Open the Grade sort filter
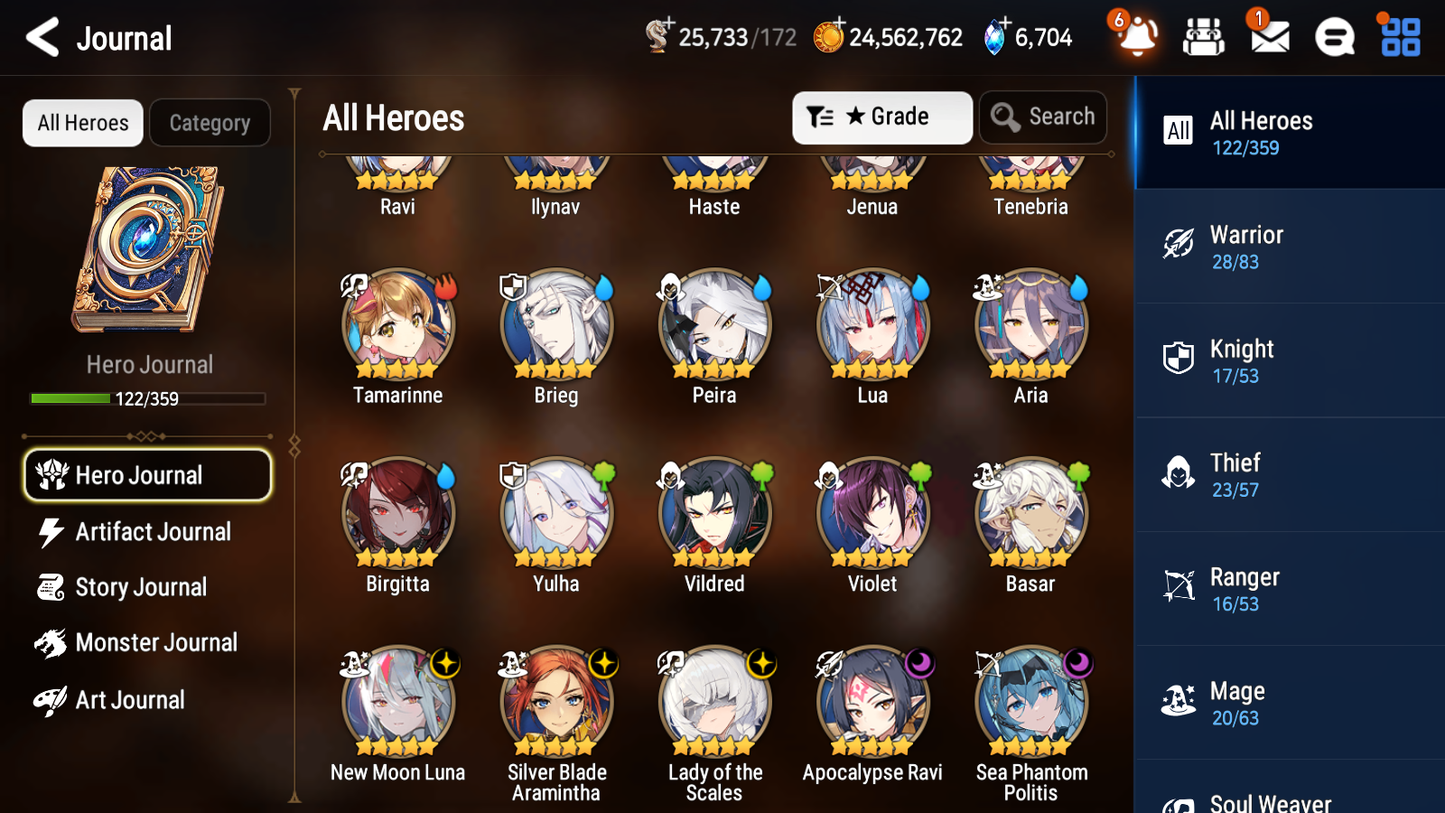The height and width of the screenshot is (813, 1445). click(x=881, y=117)
